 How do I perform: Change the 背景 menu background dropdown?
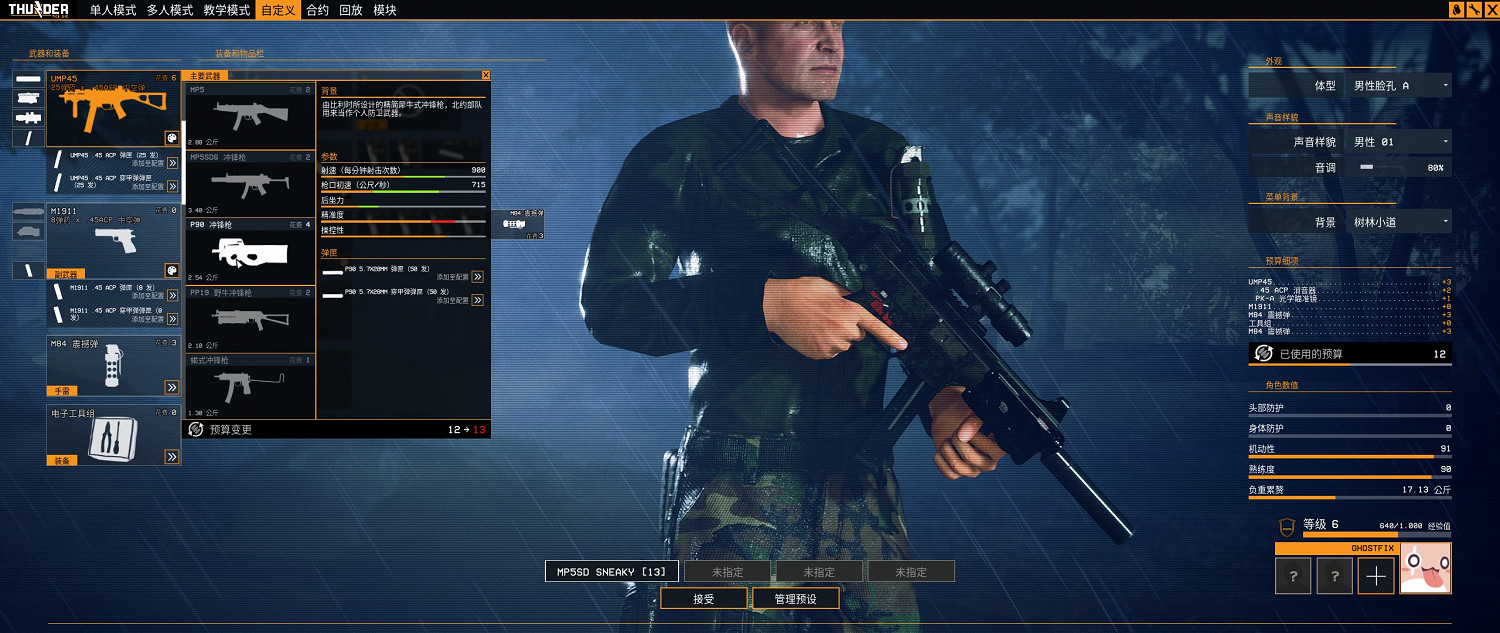(x=1398, y=222)
